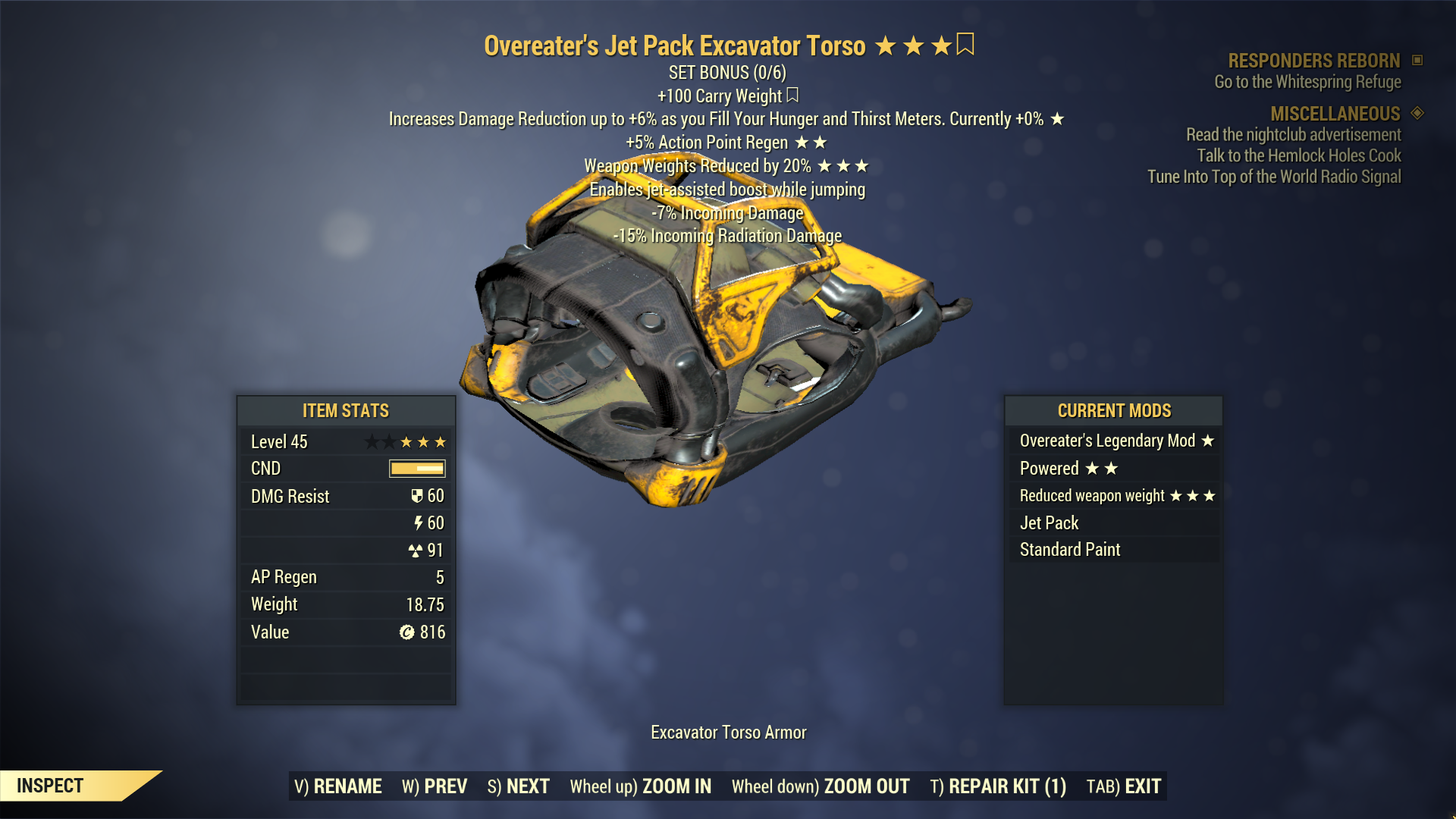This screenshot has height=819, width=1456.
Task: Select ZOOM OUT on the bottom bar
Action: coord(821,786)
